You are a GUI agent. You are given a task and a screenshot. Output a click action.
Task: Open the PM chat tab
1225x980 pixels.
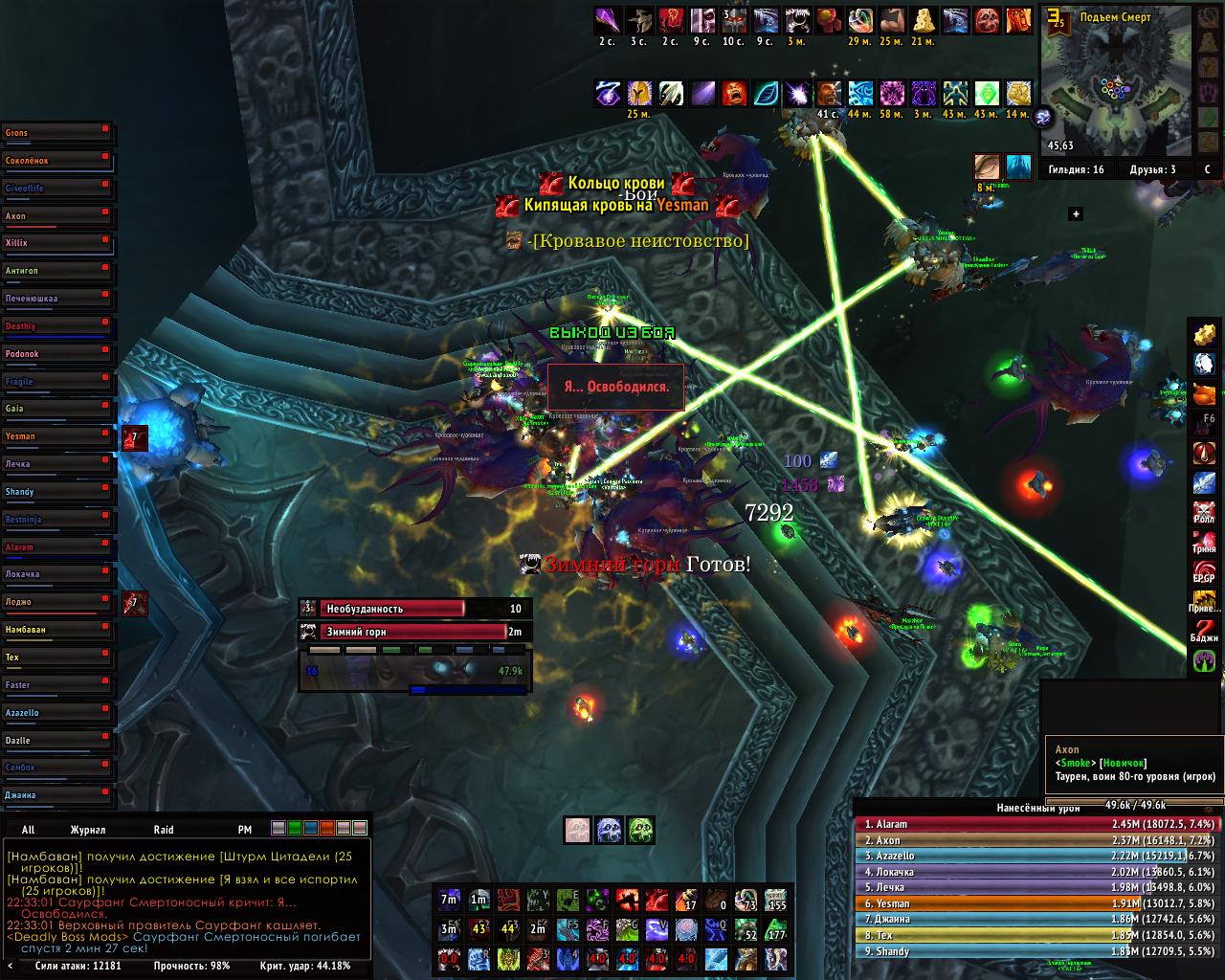coord(245,830)
